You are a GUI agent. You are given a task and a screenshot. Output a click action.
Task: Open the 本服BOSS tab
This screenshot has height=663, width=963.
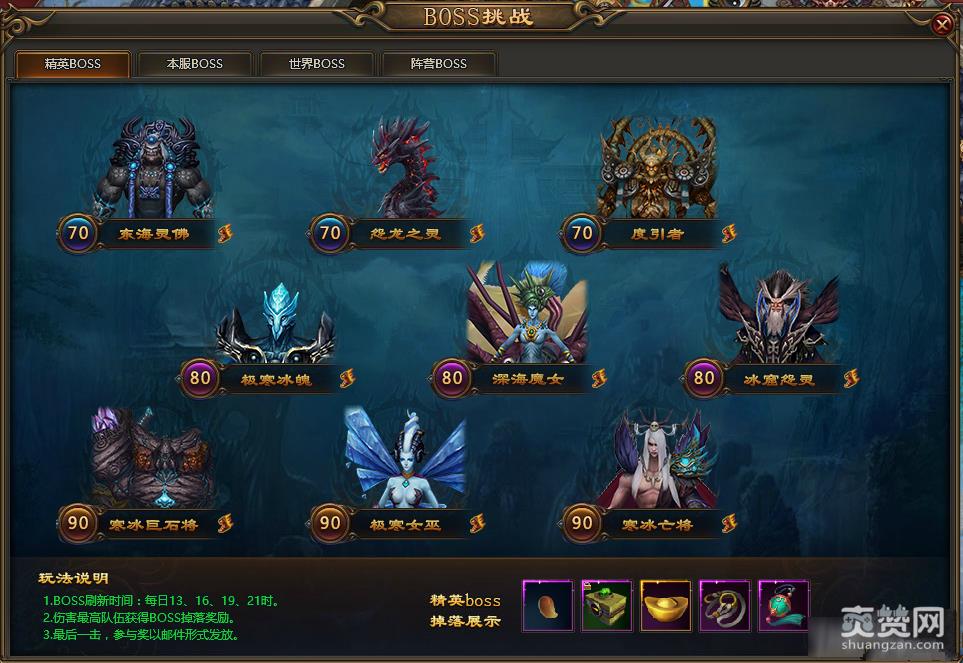(x=195, y=64)
